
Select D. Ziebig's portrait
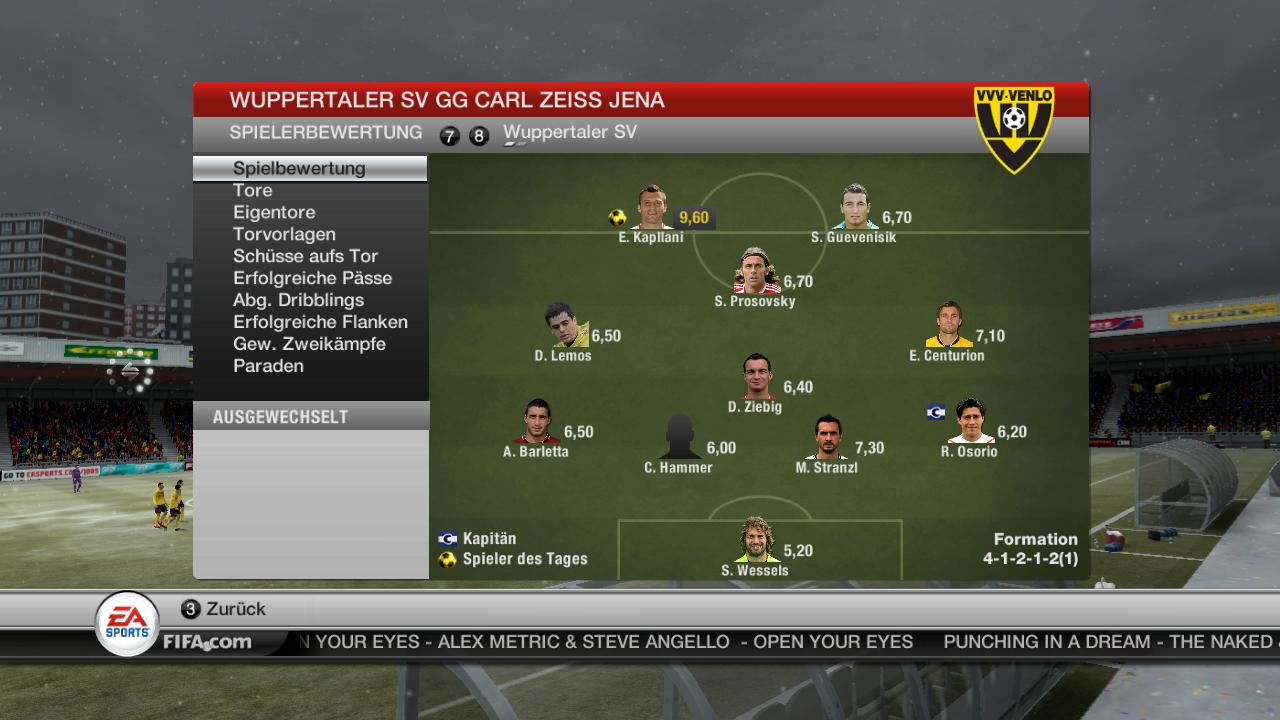[x=758, y=377]
